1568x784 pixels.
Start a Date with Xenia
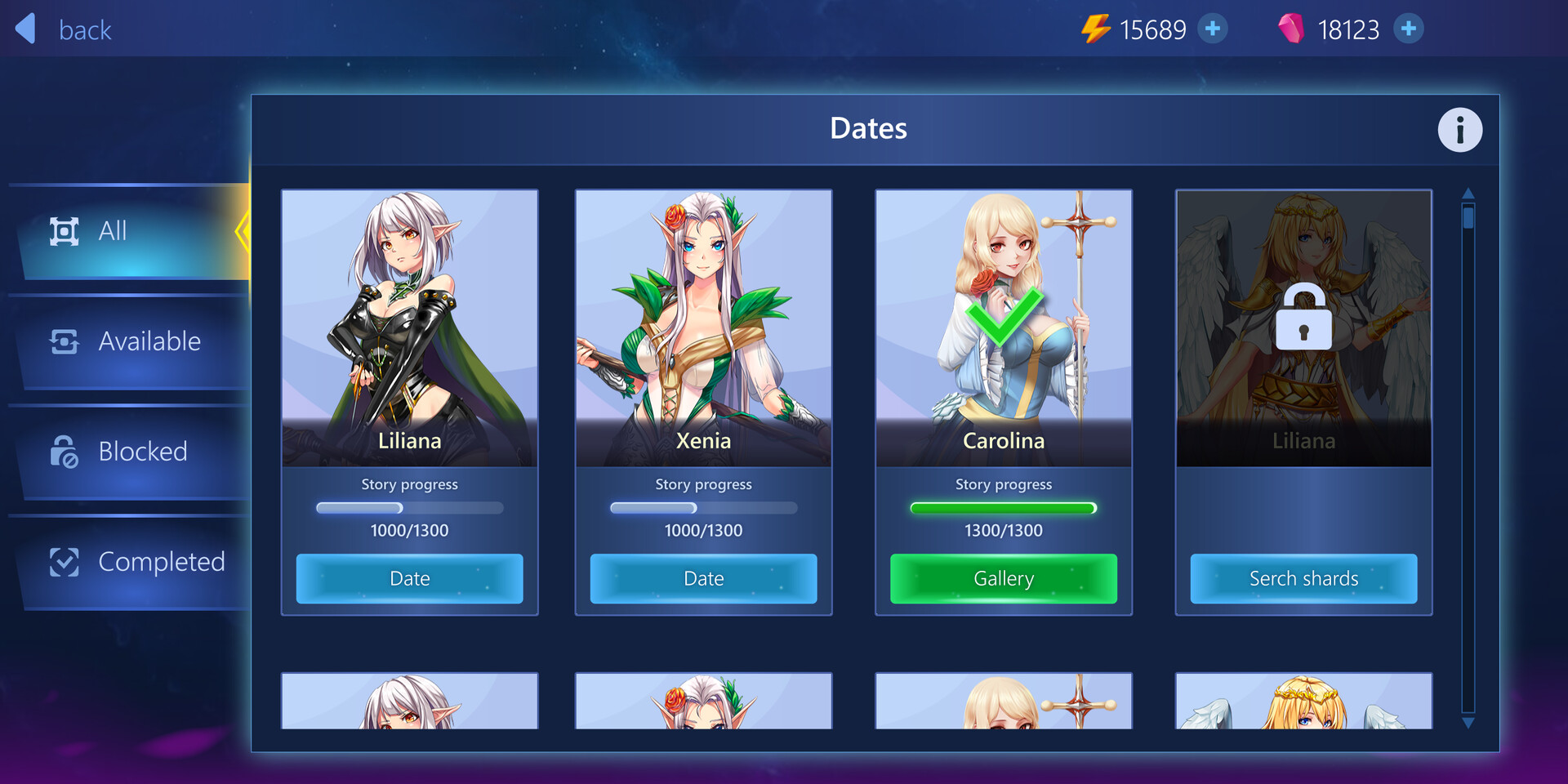click(x=703, y=578)
